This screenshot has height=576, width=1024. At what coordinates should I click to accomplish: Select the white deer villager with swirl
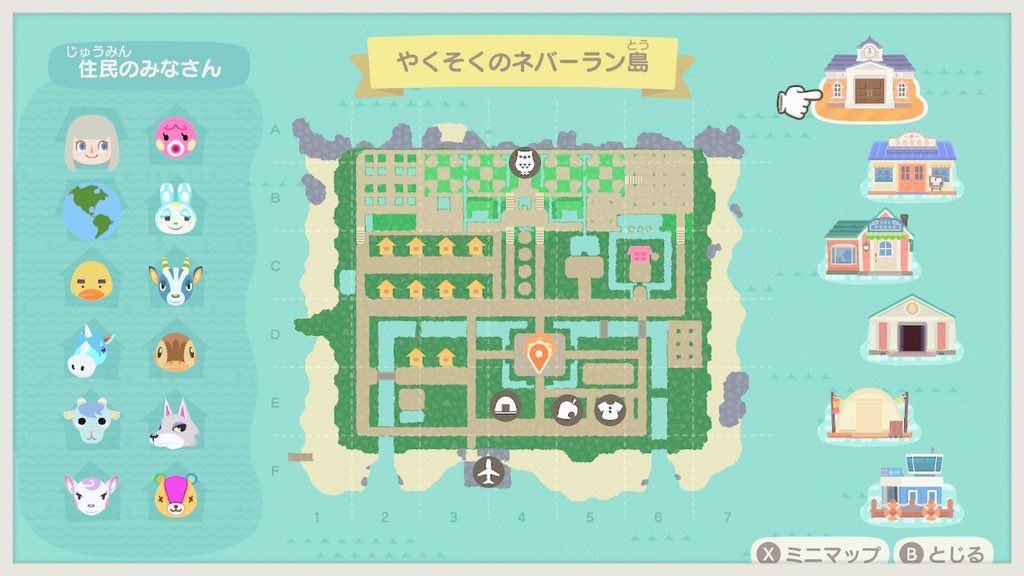coord(92,494)
